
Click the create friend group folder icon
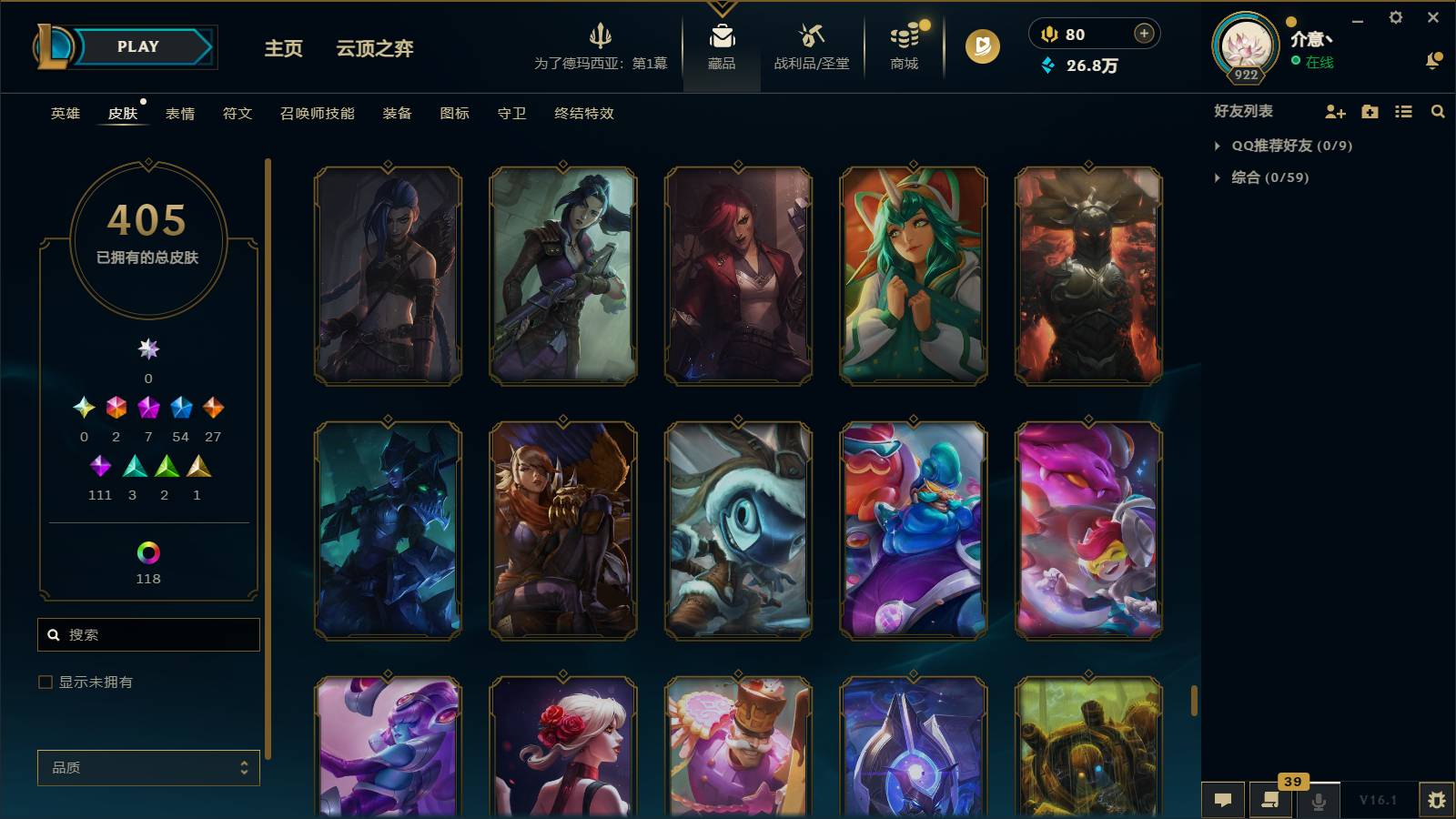point(1369,112)
